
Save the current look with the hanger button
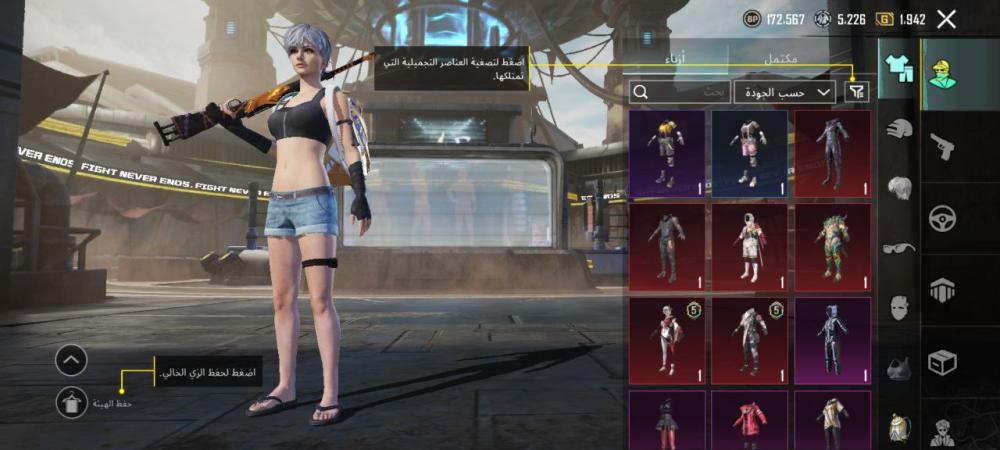(x=71, y=402)
